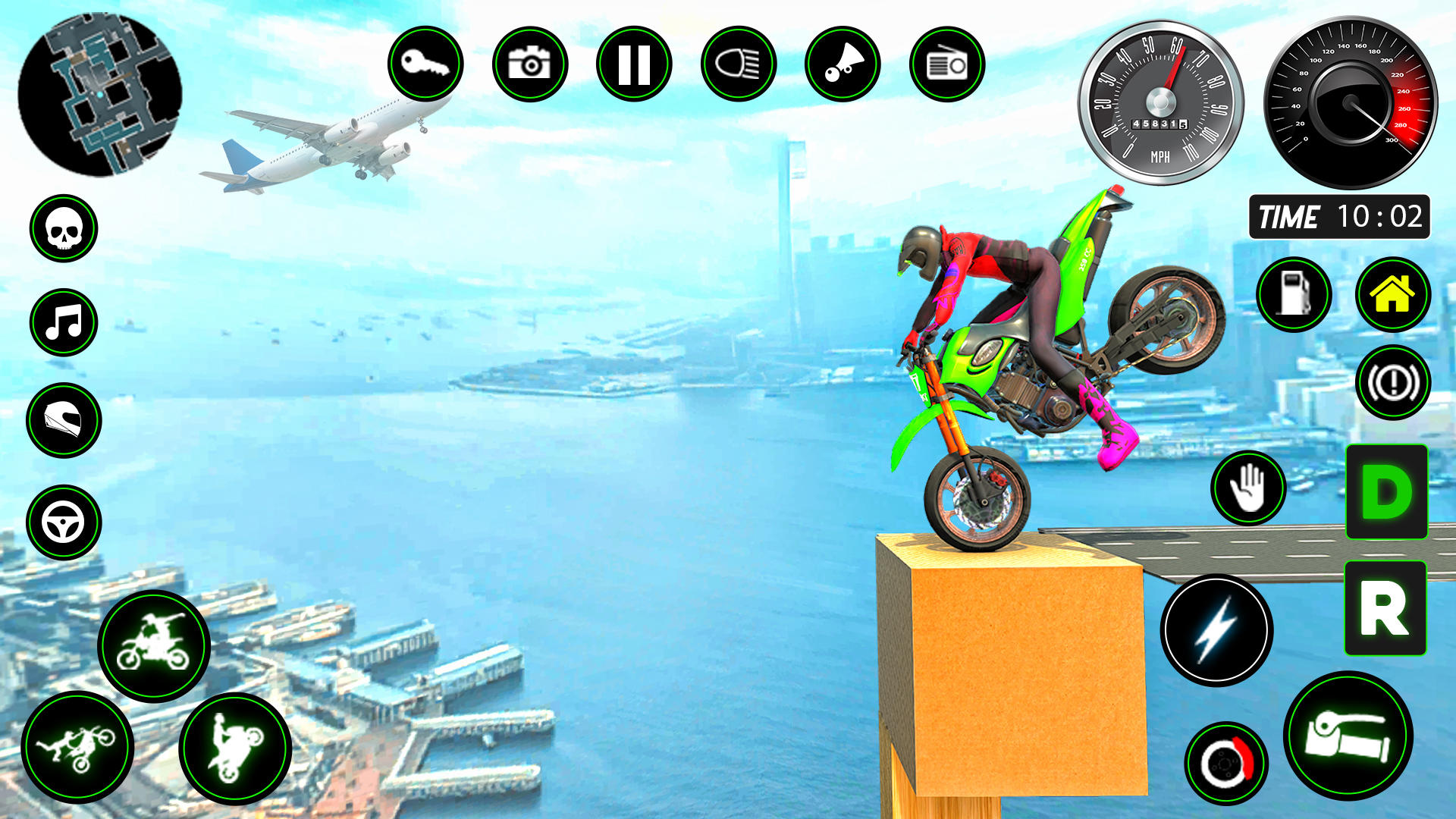The height and width of the screenshot is (819, 1456).
Task: Pause the game
Action: click(635, 64)
